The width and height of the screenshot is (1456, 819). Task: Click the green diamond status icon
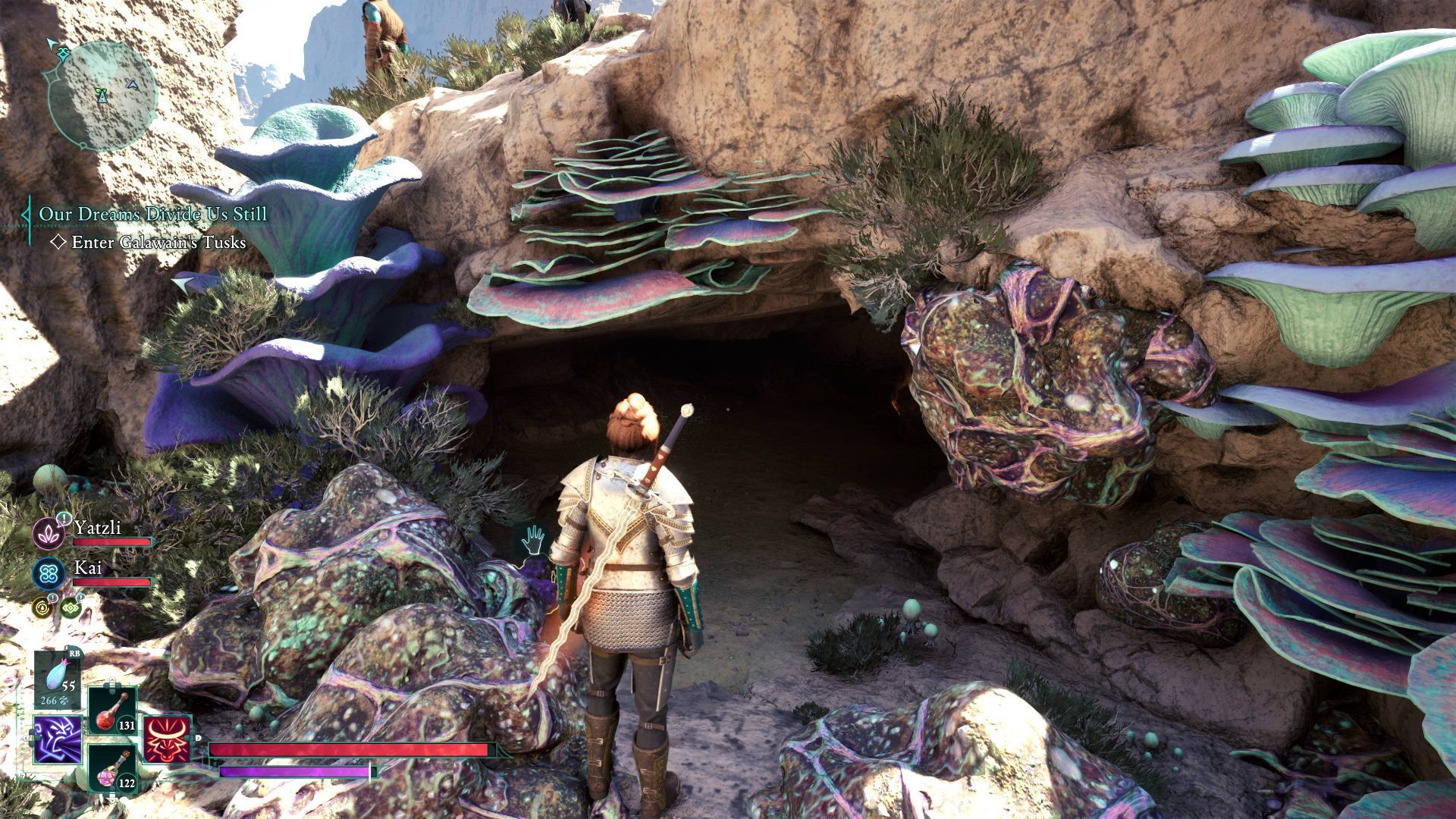[71, 607]
